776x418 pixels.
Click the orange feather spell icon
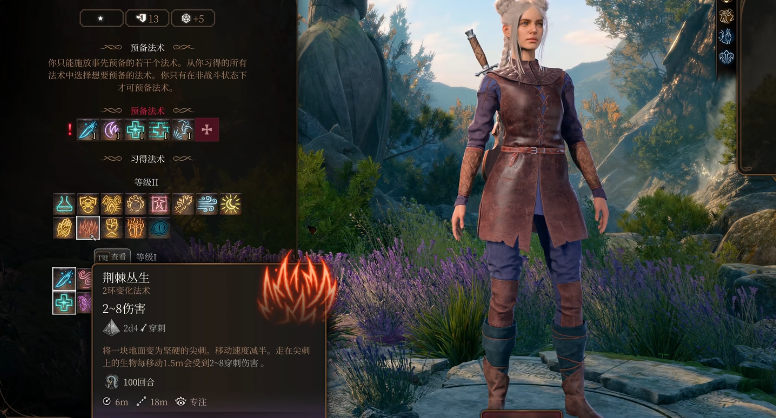(x=183, y=204)
